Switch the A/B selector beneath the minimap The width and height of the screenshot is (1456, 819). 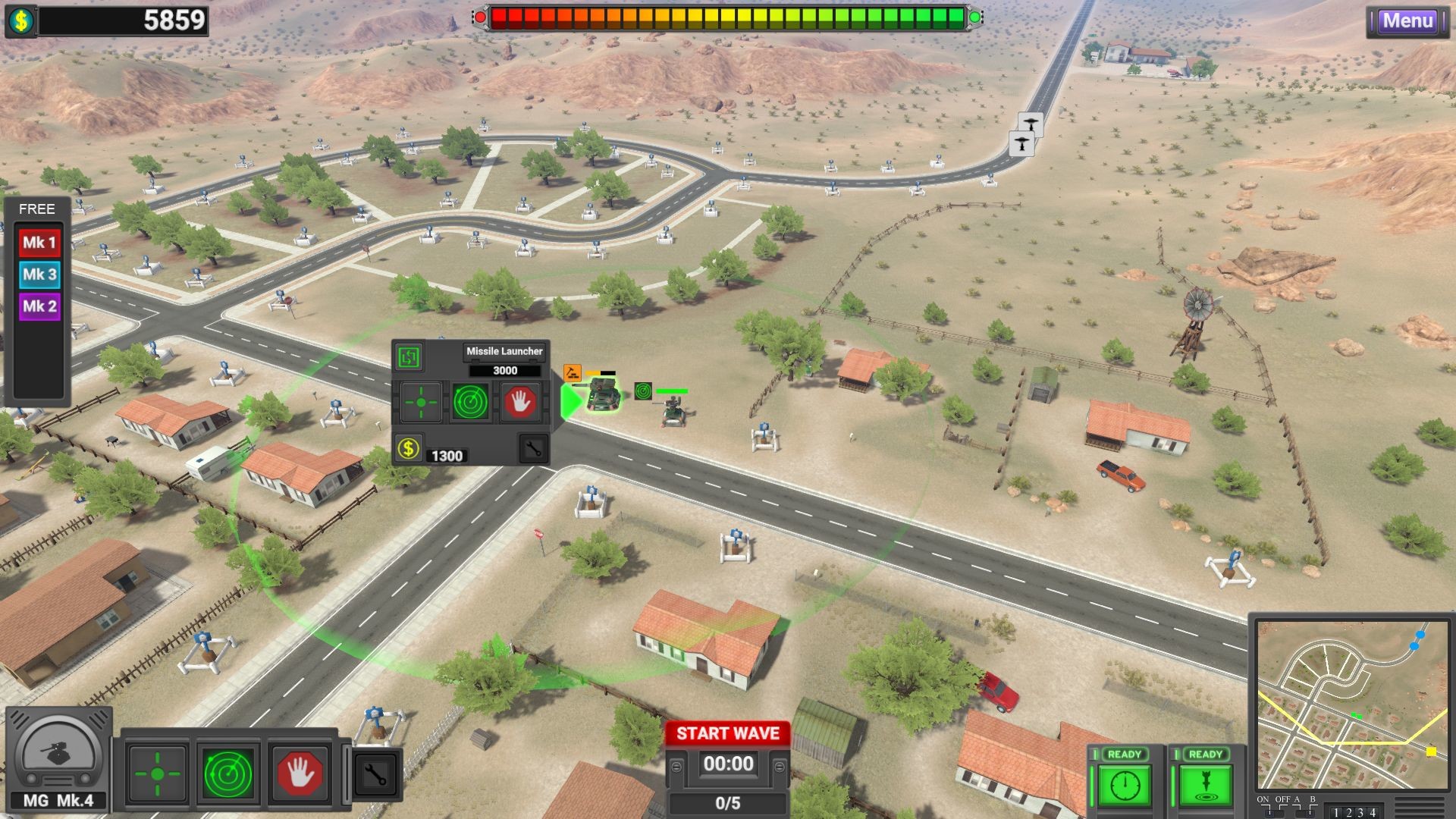pyautogui.click(x=1306, y=813)
